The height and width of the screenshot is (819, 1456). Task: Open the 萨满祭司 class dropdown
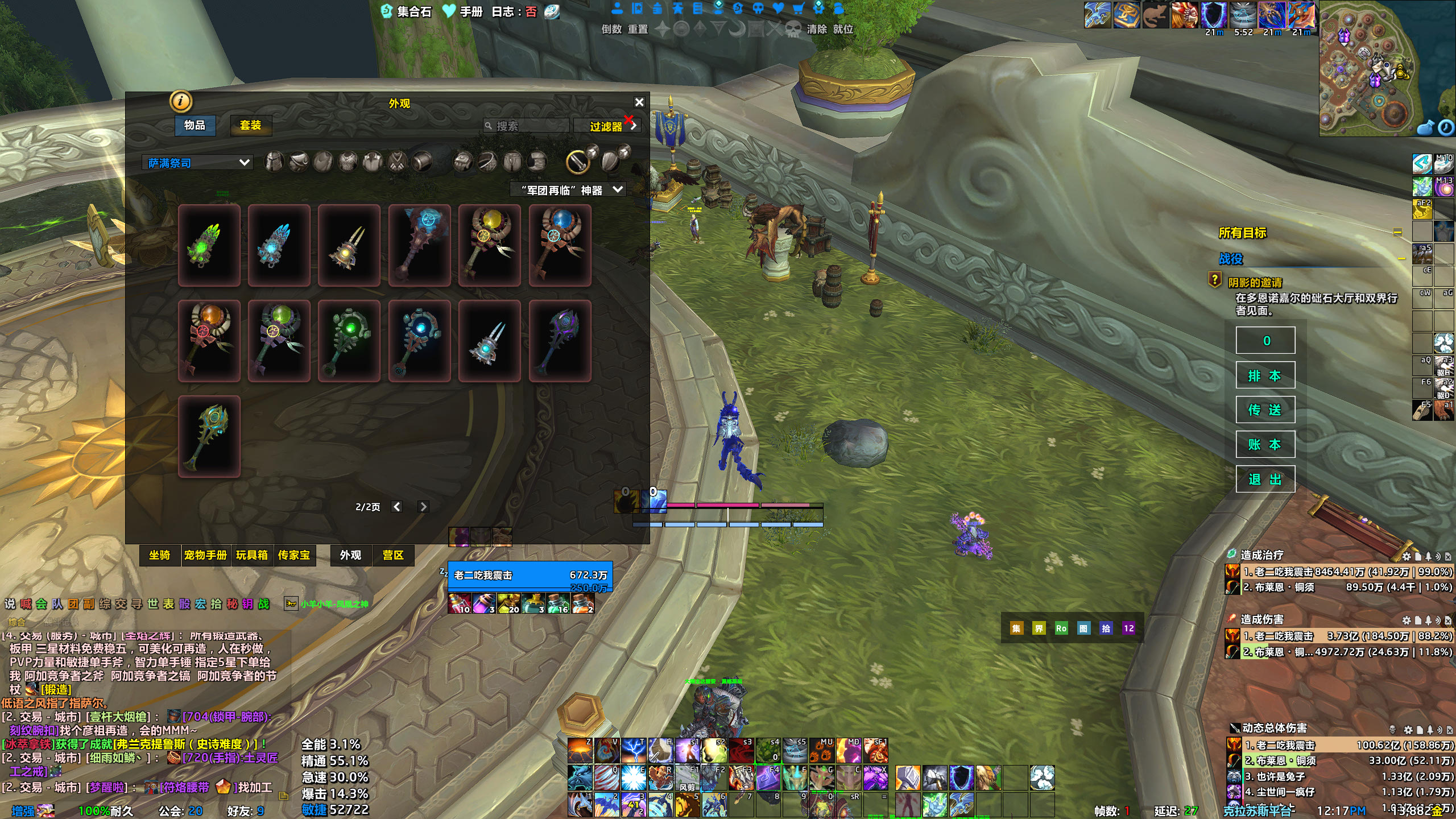click(197, 163)
